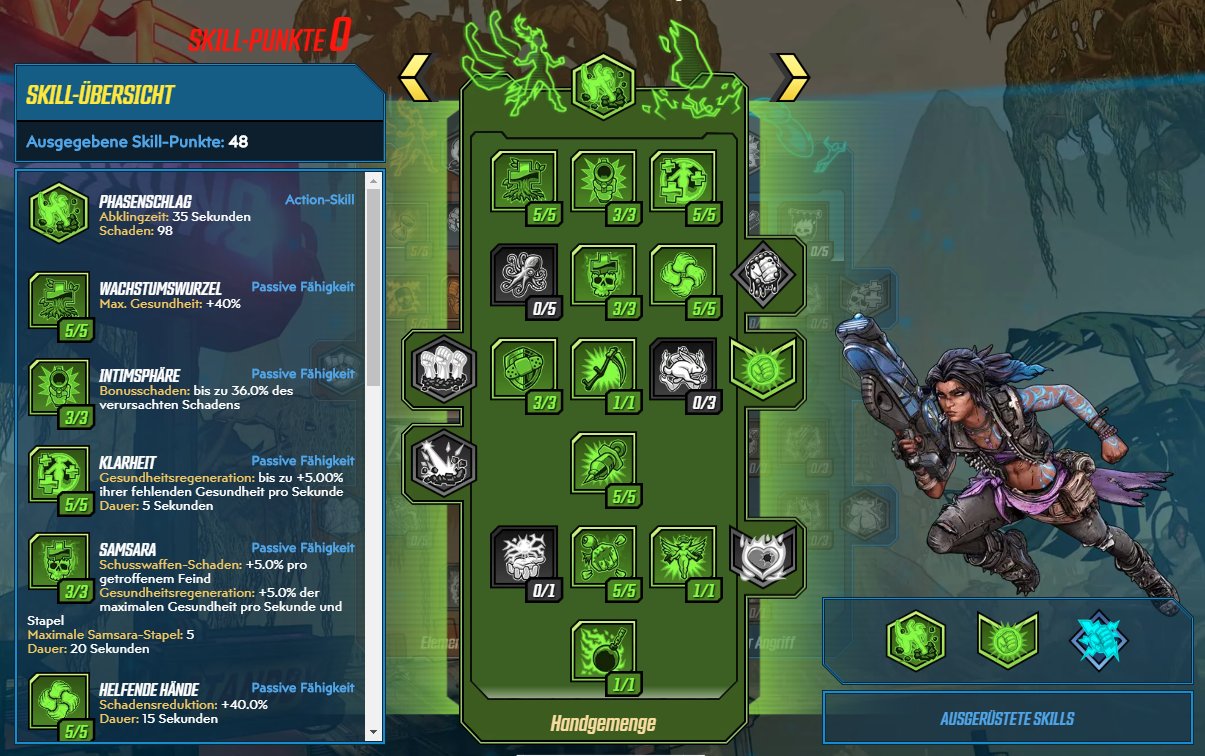Click the skill list's scroll-down arrow

(374, 733)
